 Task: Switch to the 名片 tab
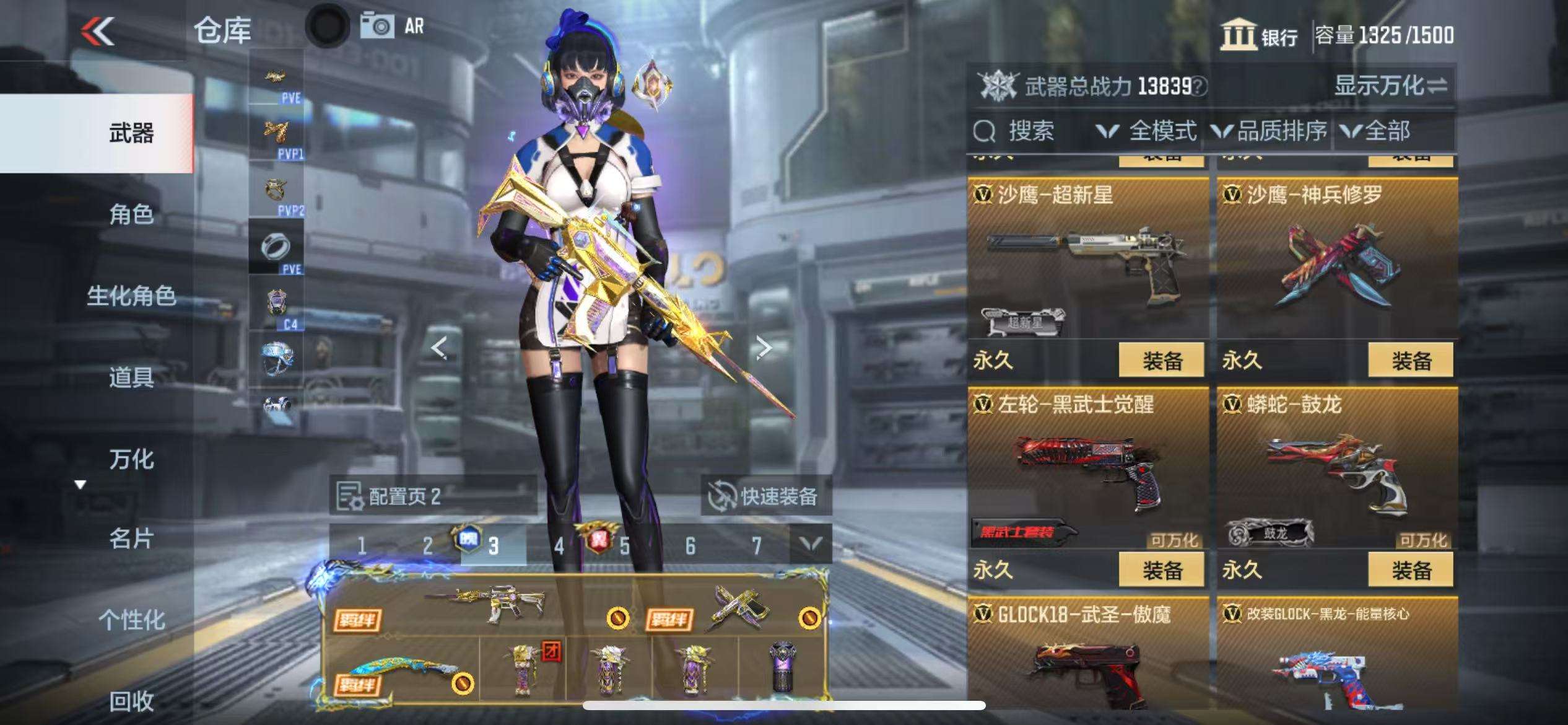coord(131,538)
